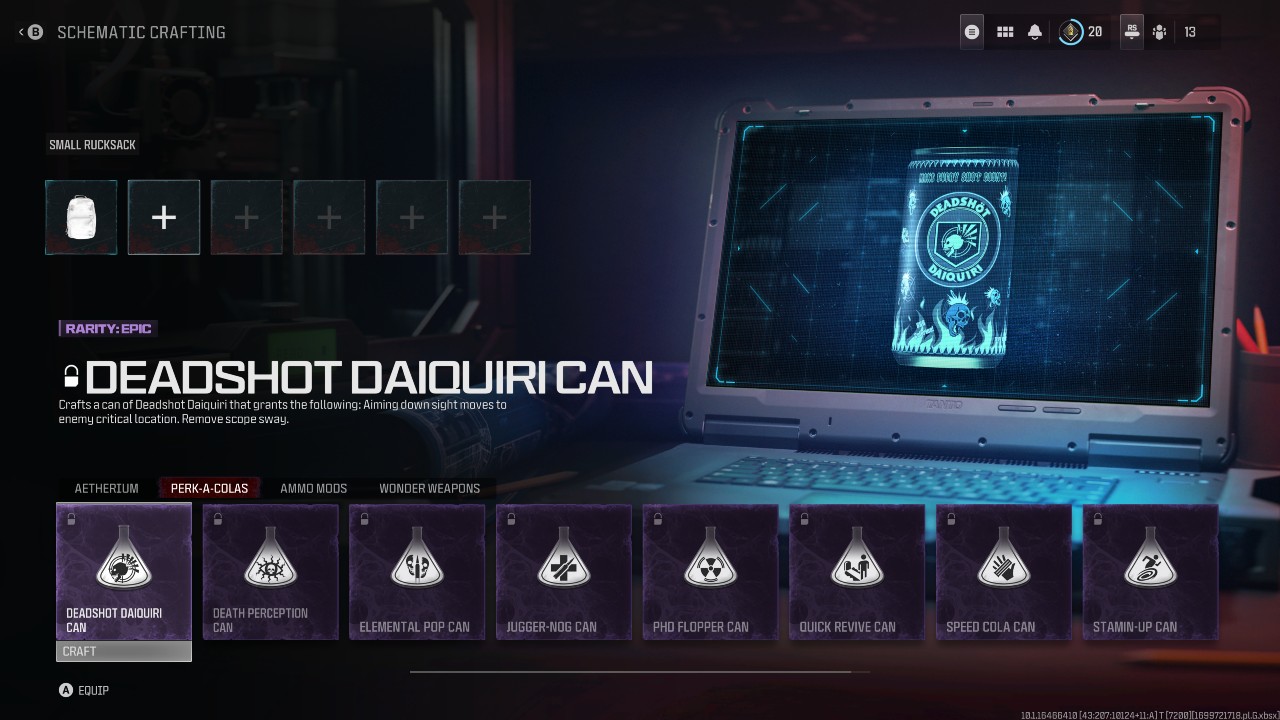Viewport: 1280px width, 720px height.
Task: Select the Elemental Pop Can schematic
Action: tap(417, 570)
